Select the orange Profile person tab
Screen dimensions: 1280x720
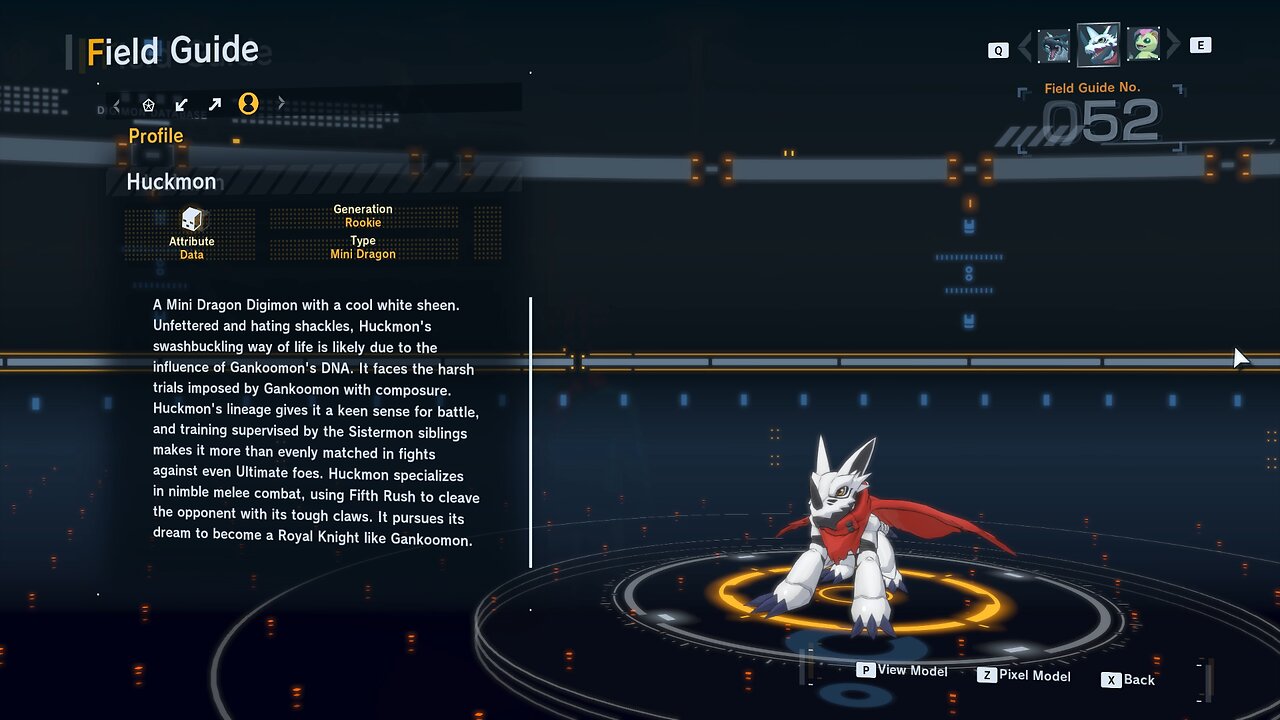248,104
